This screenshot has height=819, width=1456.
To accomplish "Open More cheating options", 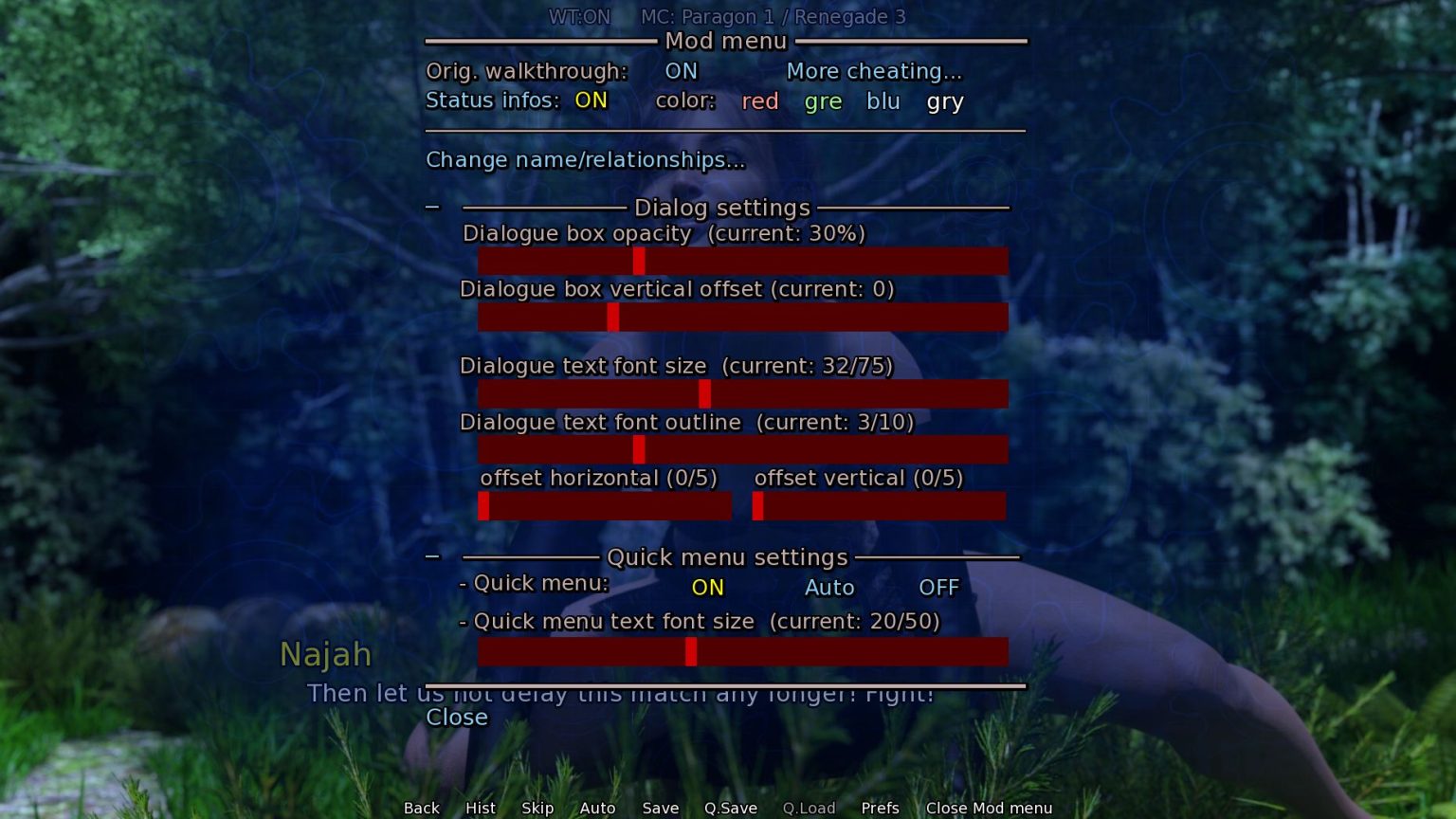I will [x=873, y=71].
